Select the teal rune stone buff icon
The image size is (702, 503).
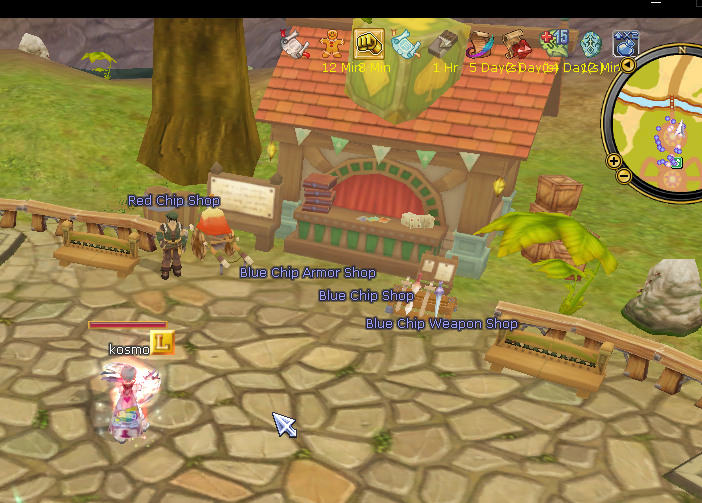pos(590,44)
